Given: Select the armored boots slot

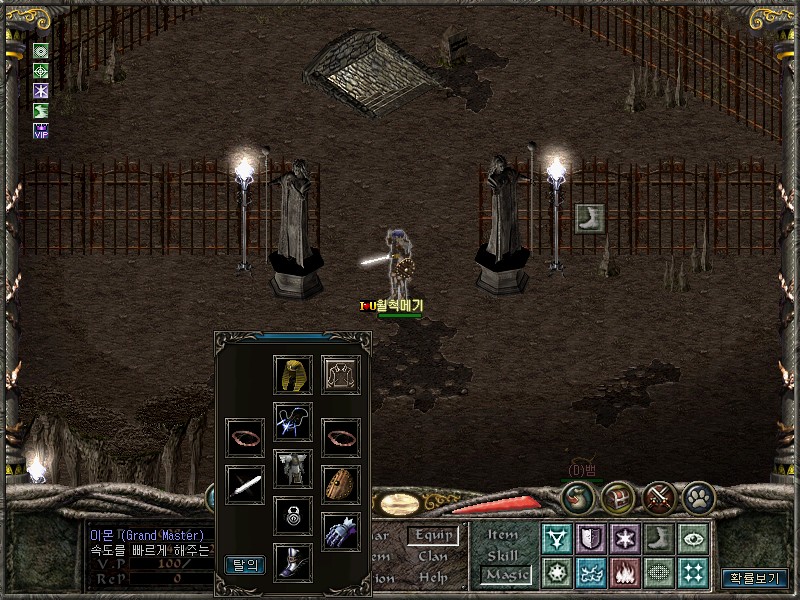Looking at the screenshot, I should pos(293,563).
